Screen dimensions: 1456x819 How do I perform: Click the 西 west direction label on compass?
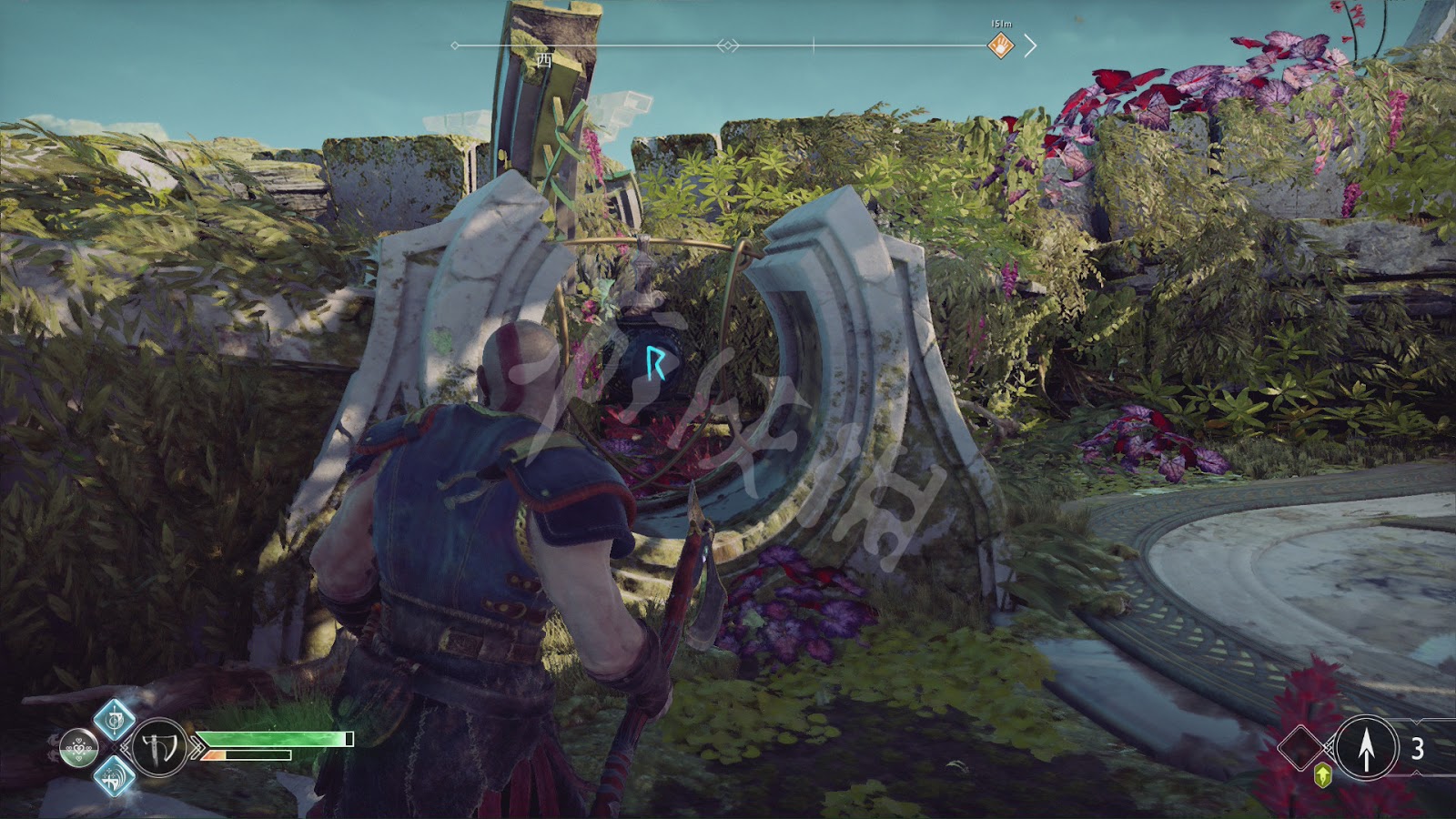pyautogui.click(x=544, y=61)
